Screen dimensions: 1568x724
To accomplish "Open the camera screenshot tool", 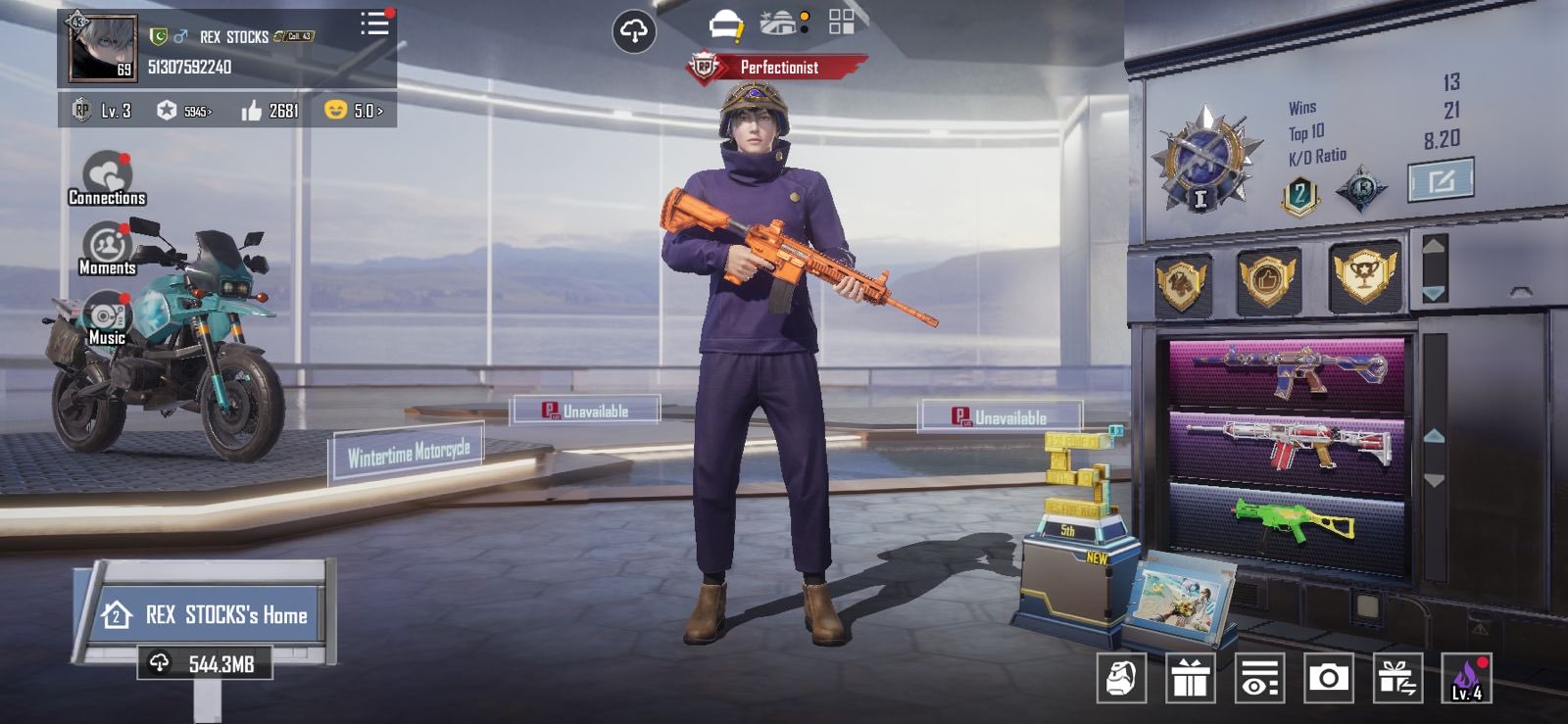I will click(x=1328, y=677).
